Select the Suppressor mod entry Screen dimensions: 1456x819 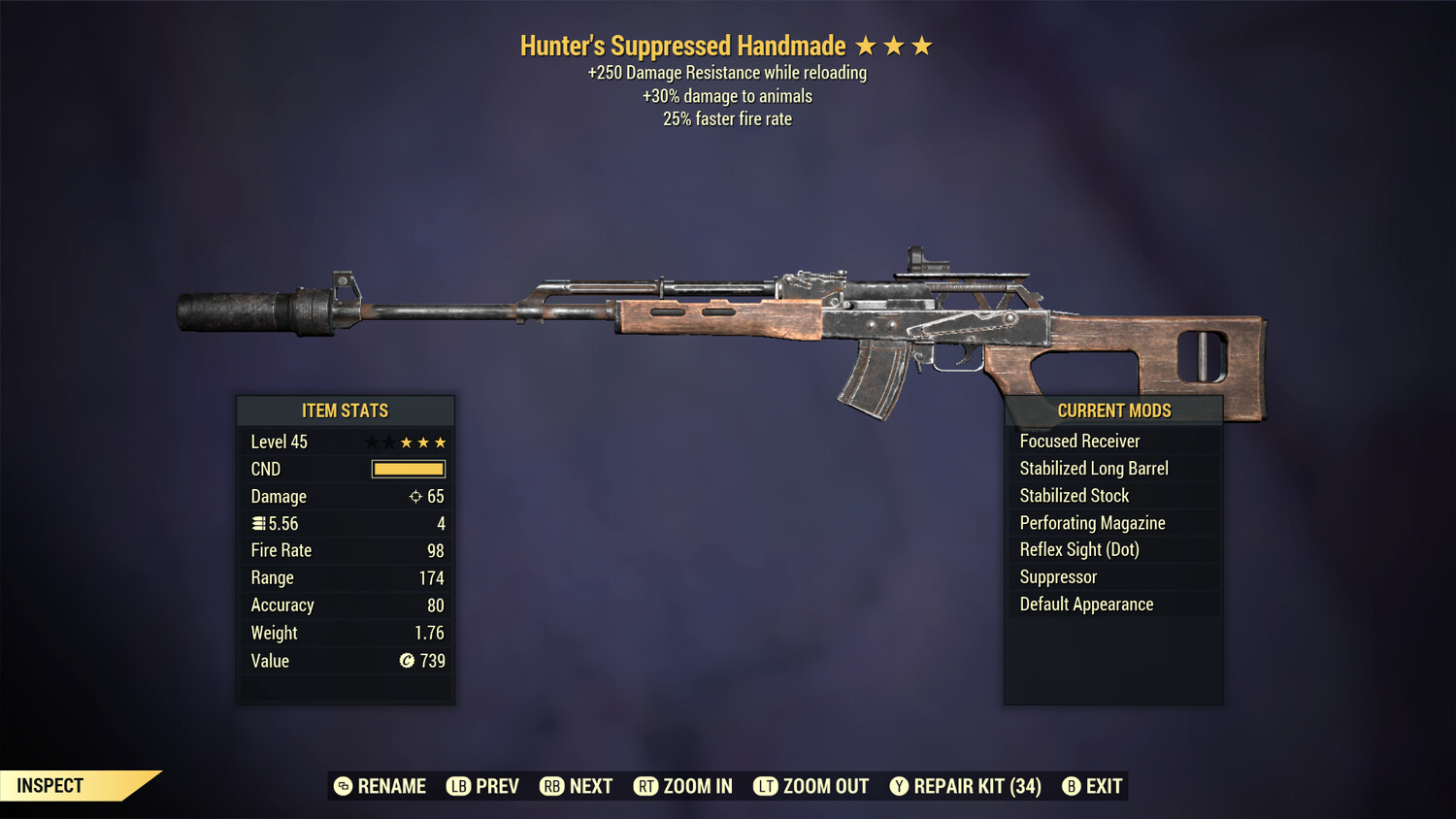1057,576
